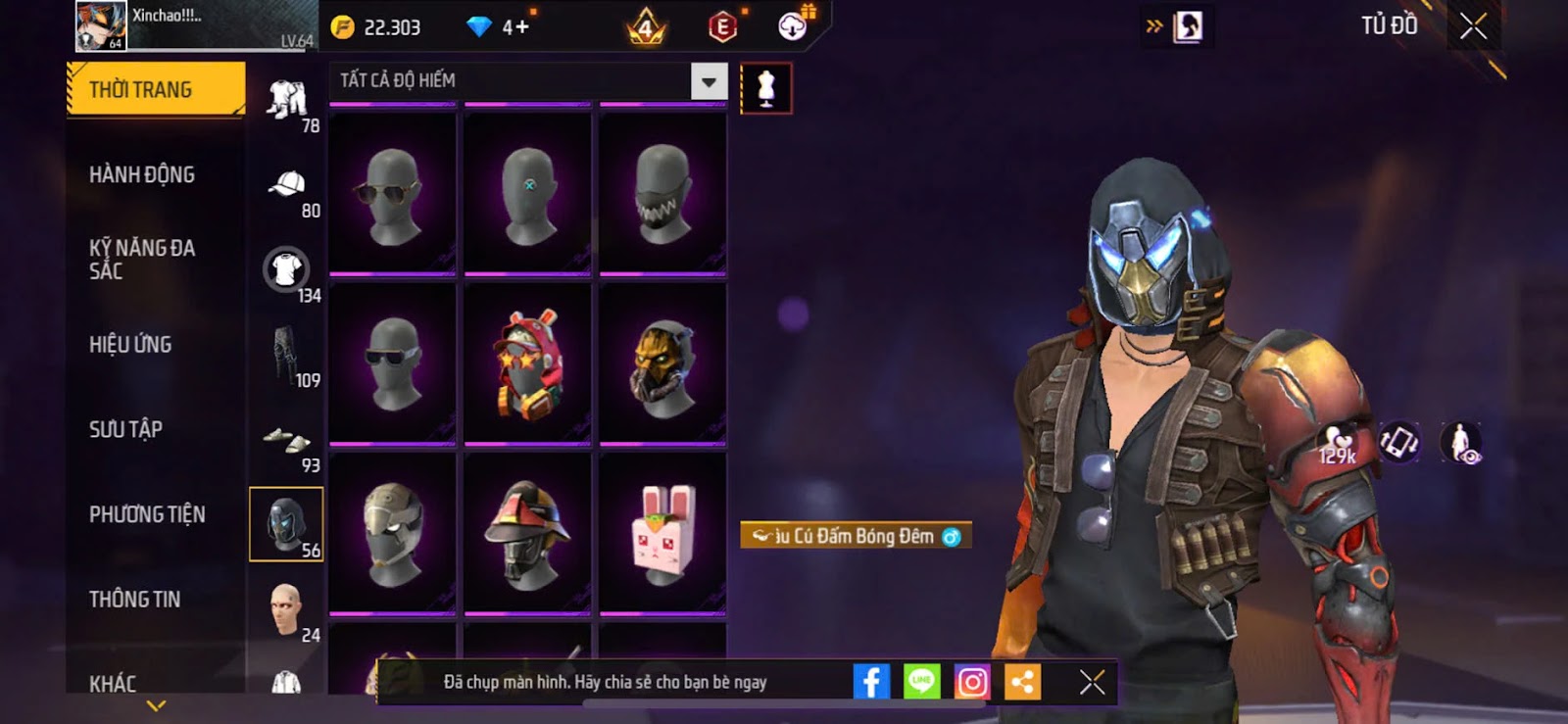
Task: Toggle the mannequin preview button
Action: [766, 88]
